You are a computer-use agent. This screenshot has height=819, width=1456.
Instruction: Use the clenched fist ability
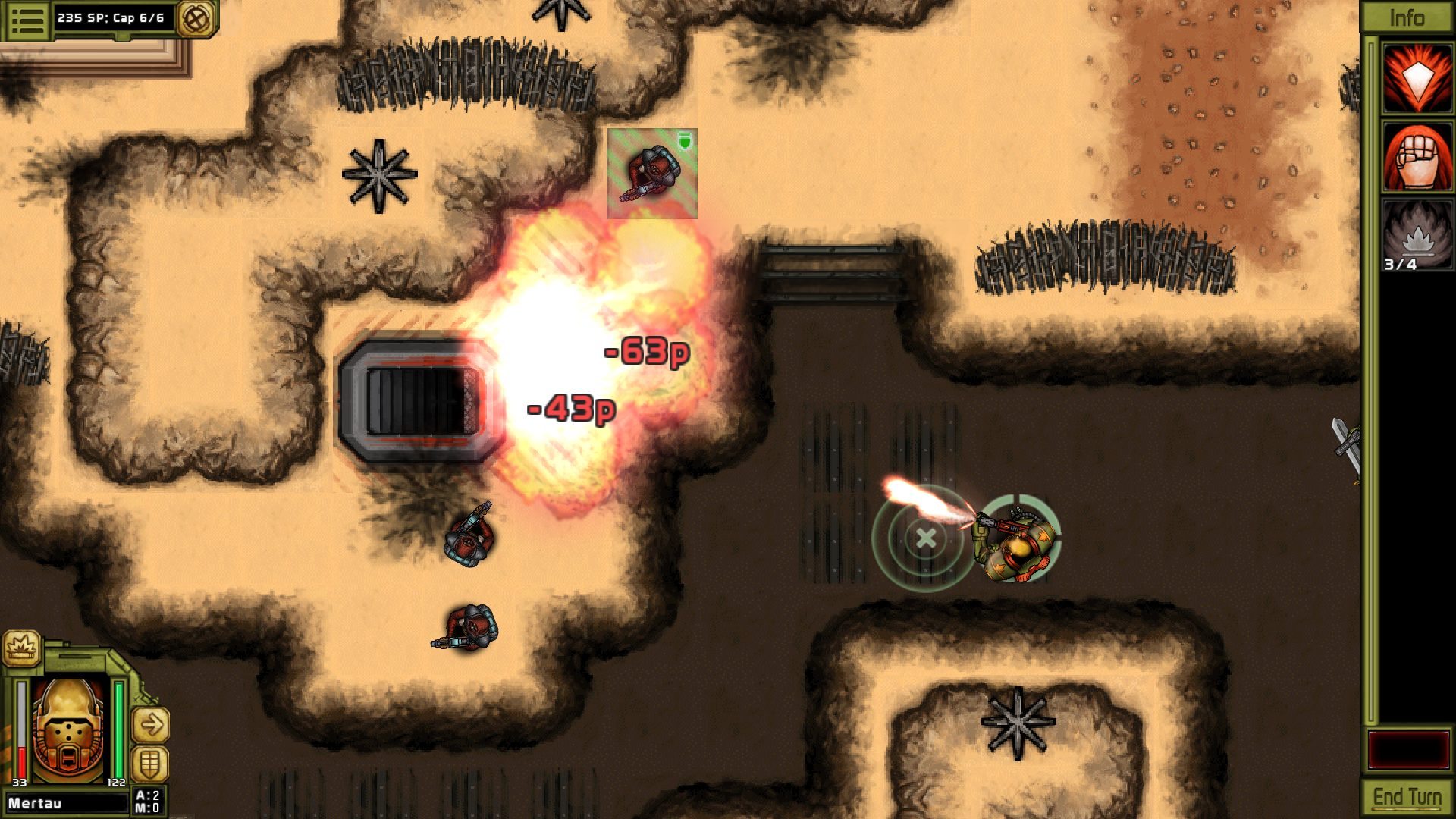[x=1417, y=157]
